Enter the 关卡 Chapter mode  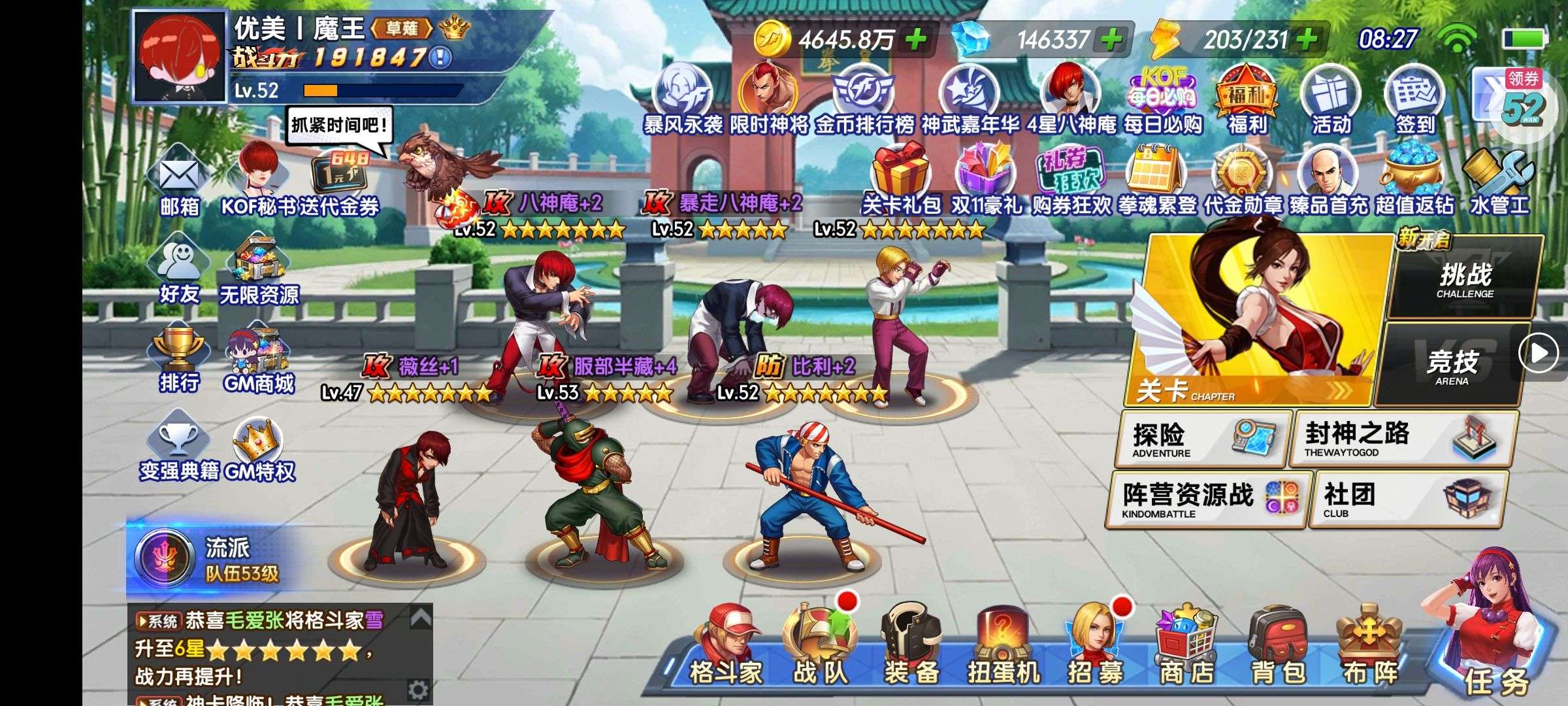tap(1254, 320)
